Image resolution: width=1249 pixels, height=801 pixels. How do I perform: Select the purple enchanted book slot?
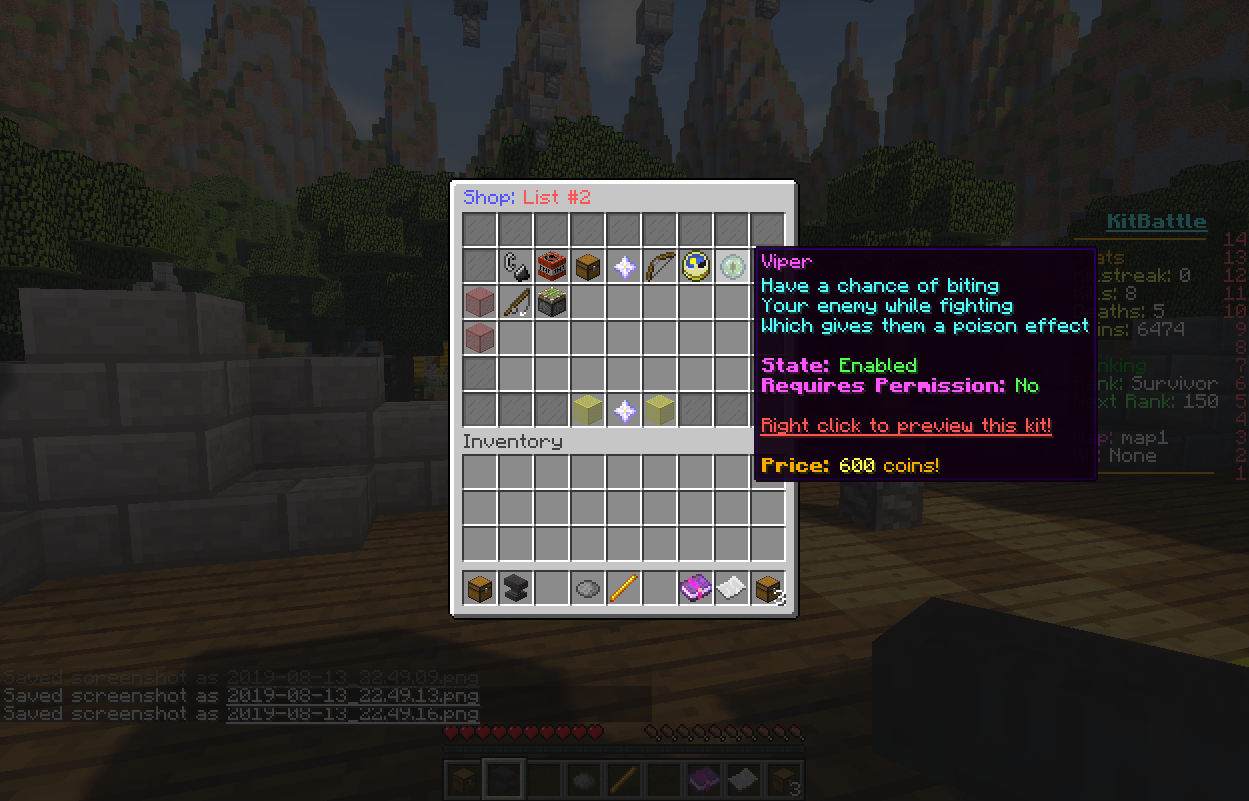coord(696,588)
